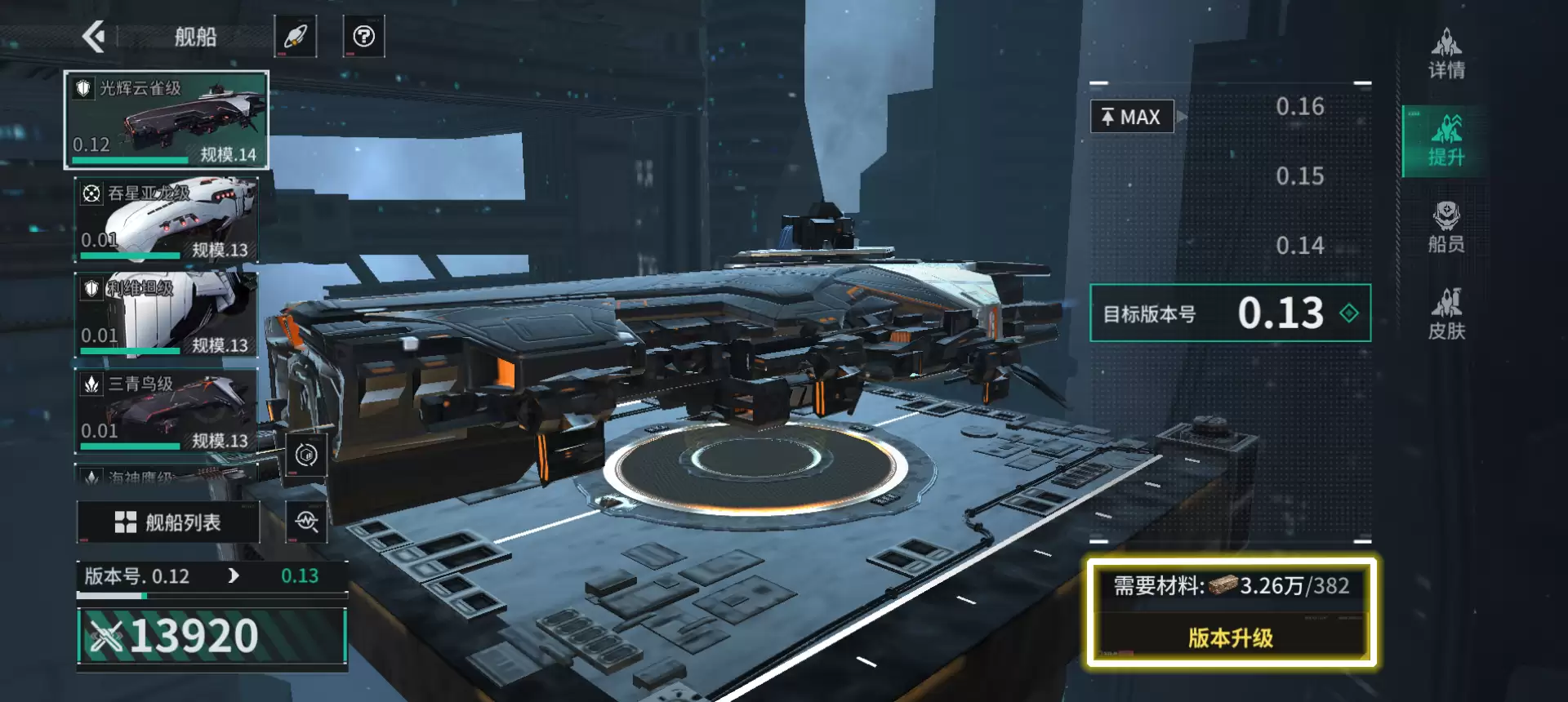The height and width of the screenshot is (702, 1568).
Task: Choose version 0.16 as target
Action: 1299,107
